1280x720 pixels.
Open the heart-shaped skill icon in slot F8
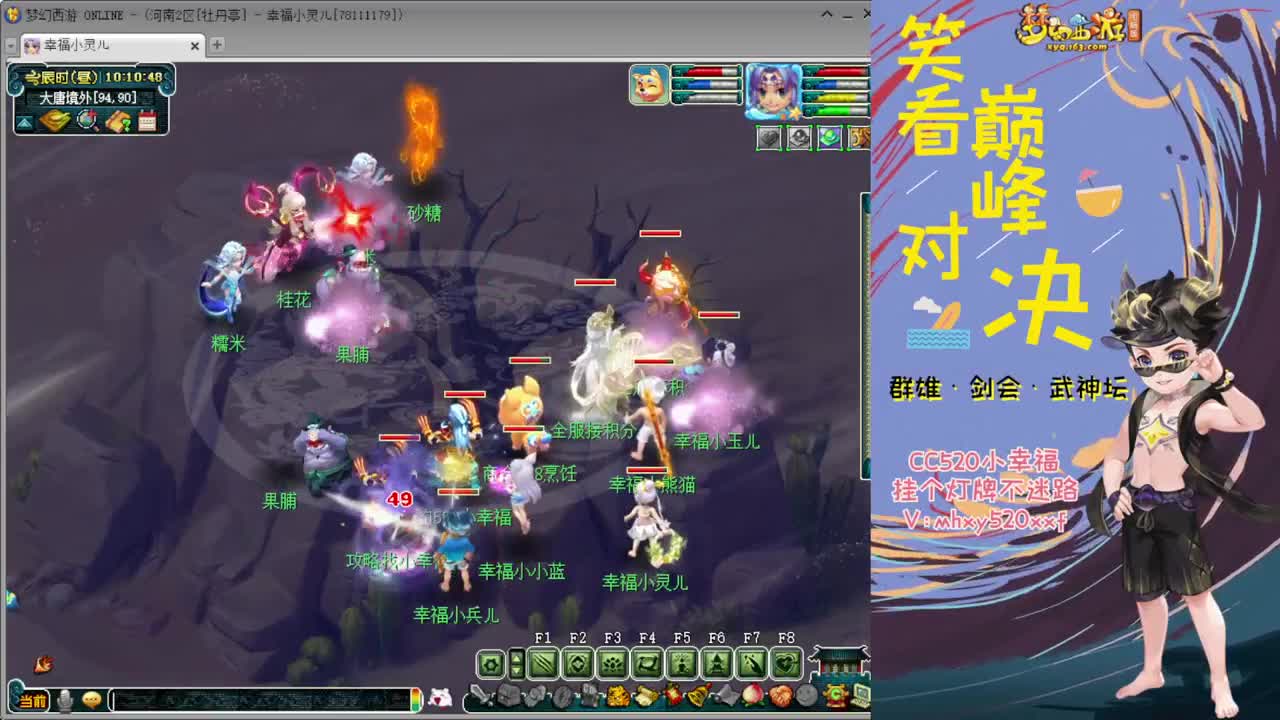pos(787,662)
